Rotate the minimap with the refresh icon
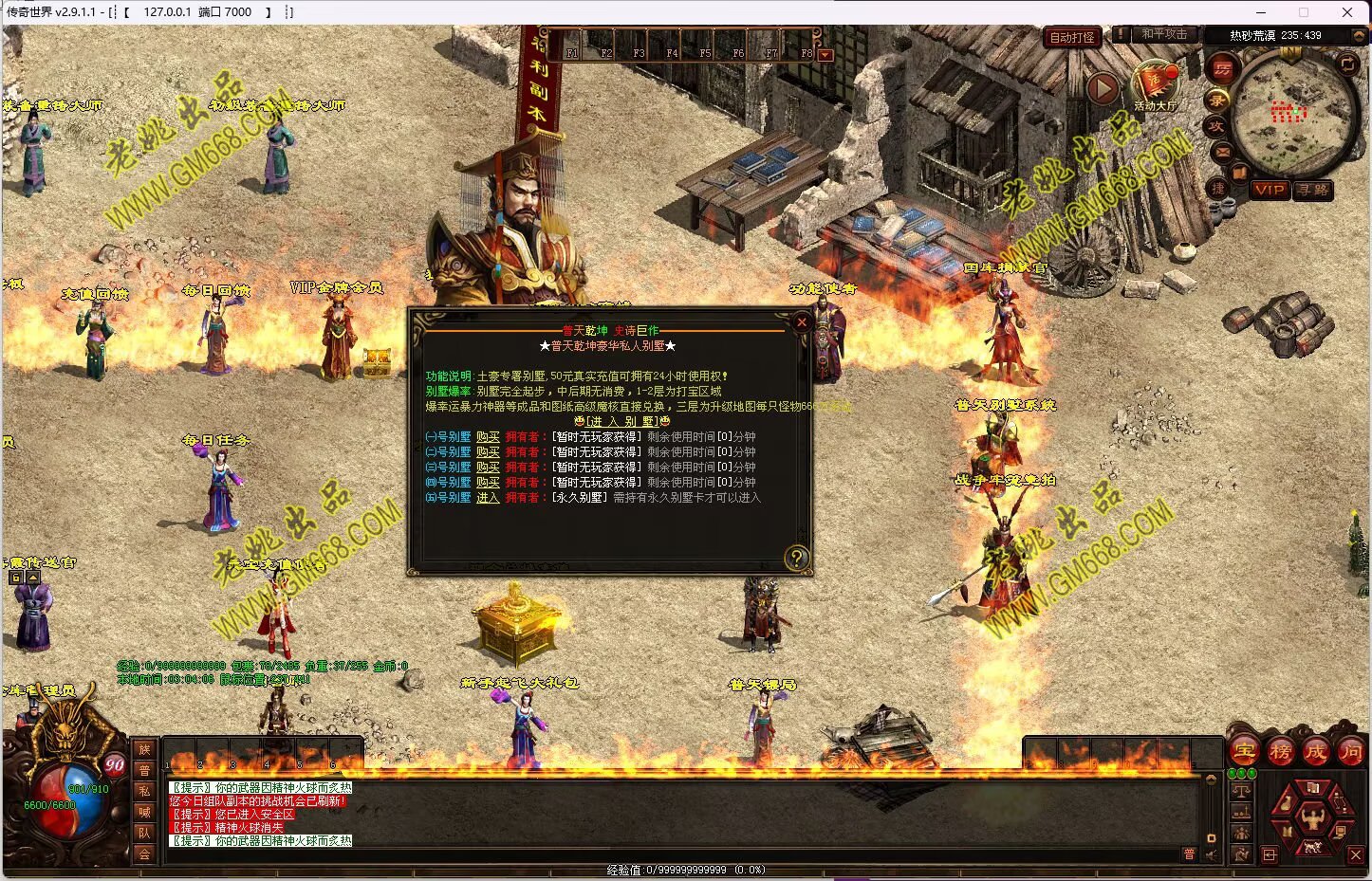Viewport: 1372px width, 881px height. pos(1347,64)
